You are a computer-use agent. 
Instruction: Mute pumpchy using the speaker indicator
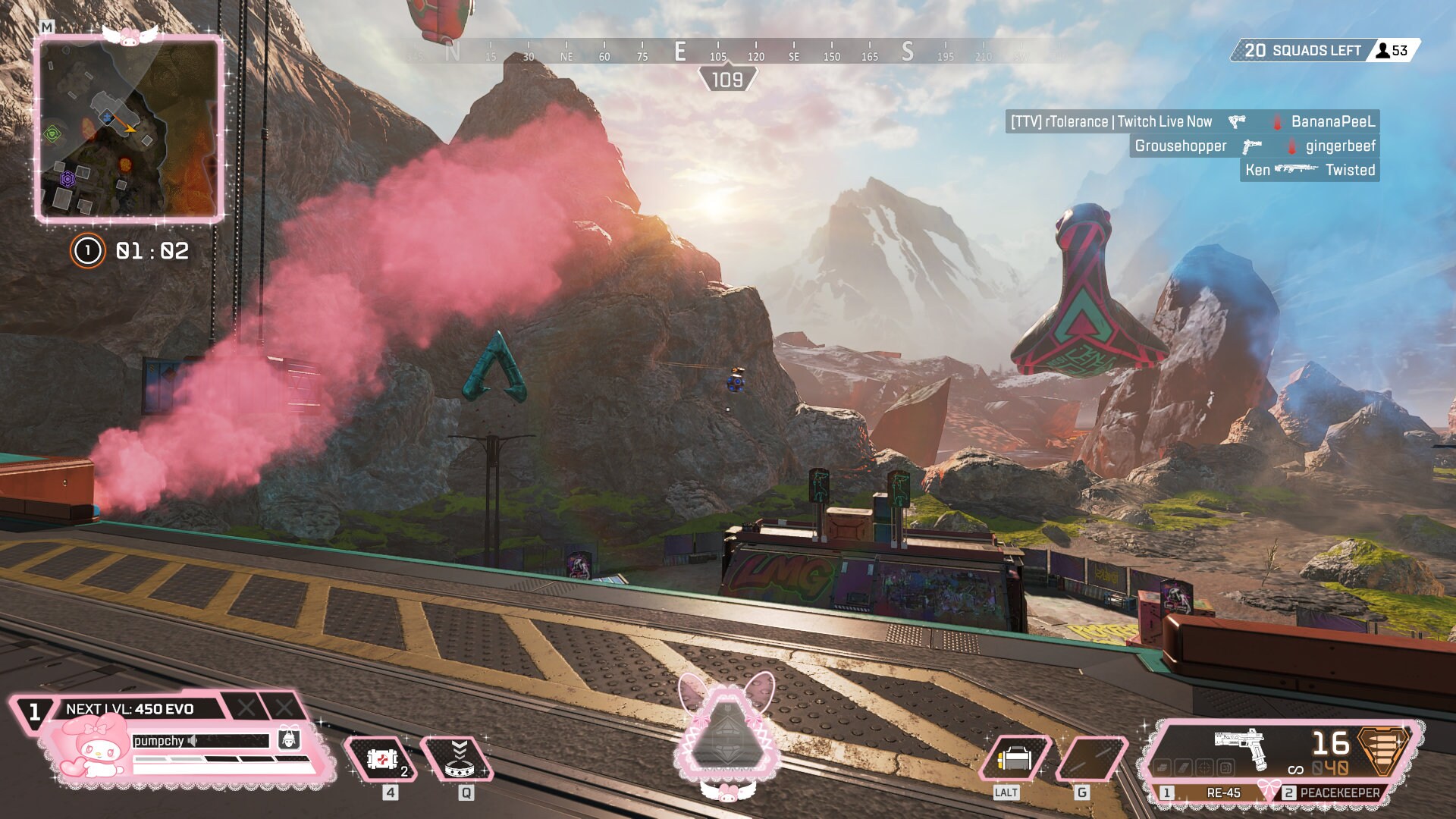tap(192, 740)
